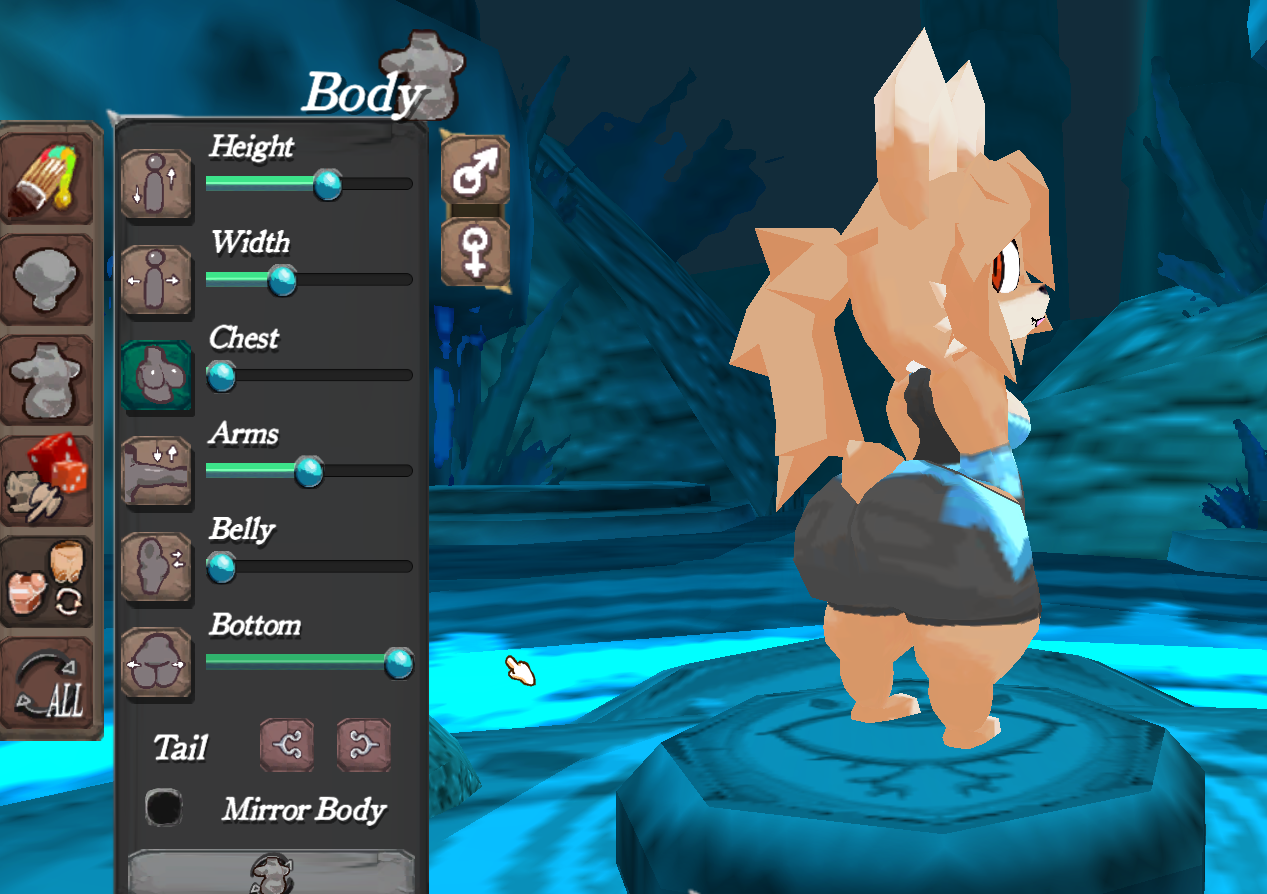Select the second Tail option button

tap(364, 745)
